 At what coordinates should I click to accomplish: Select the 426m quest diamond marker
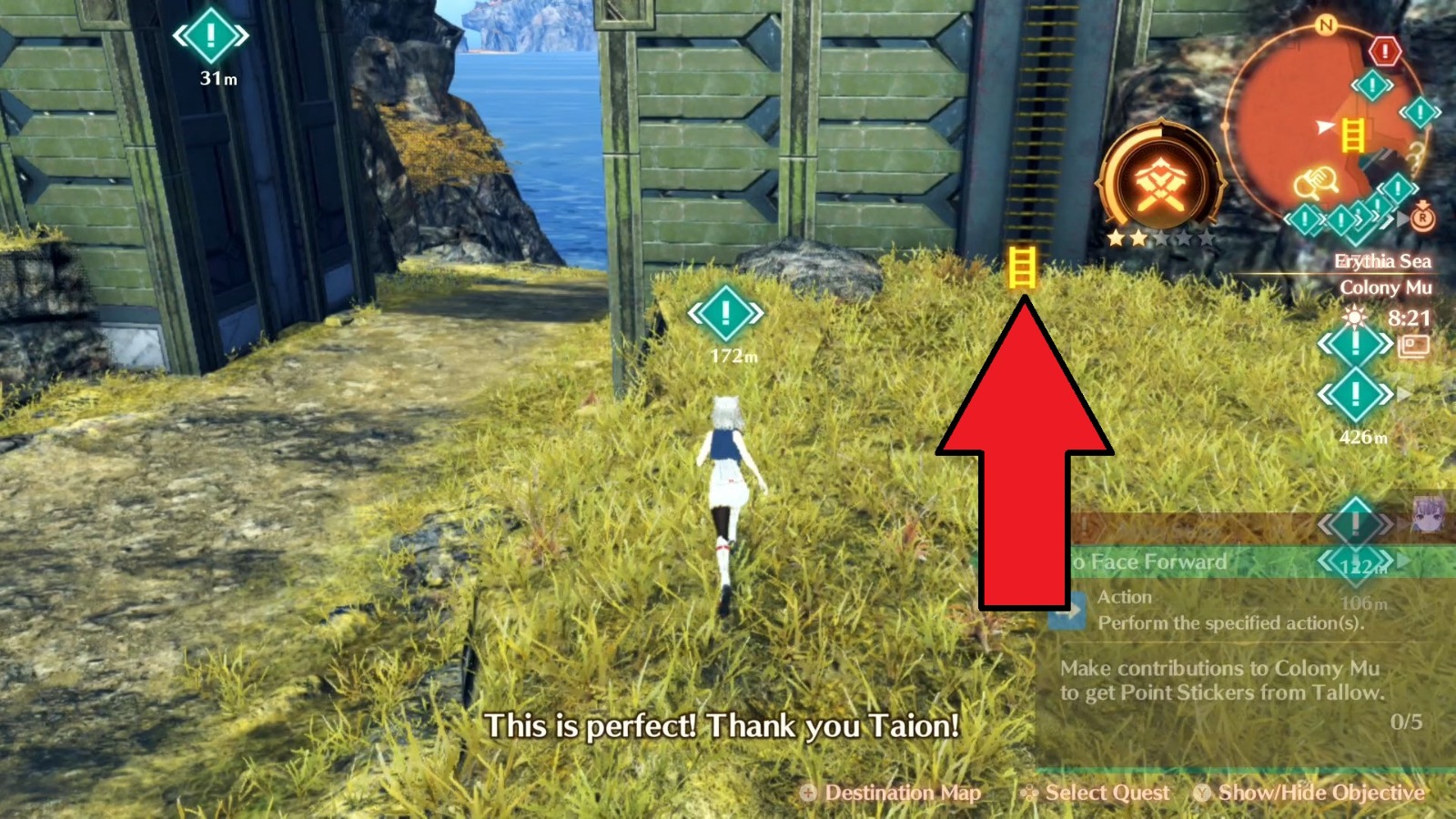coord(1354,394)
